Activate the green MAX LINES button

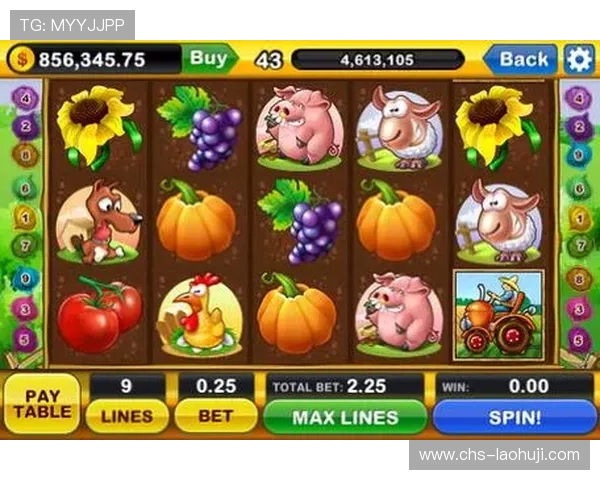click(x=345, y=417)
